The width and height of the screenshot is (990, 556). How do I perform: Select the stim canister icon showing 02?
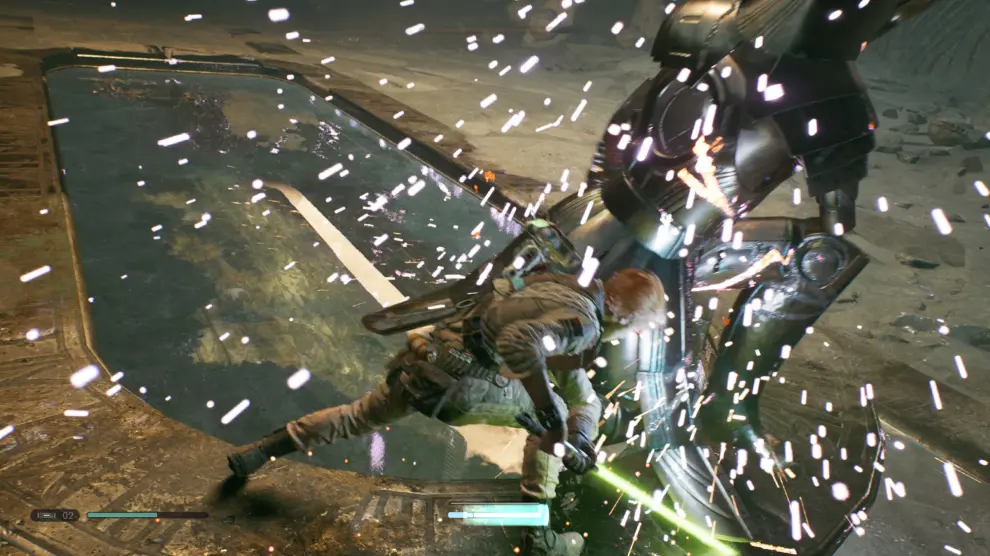(x=54, y=515)
